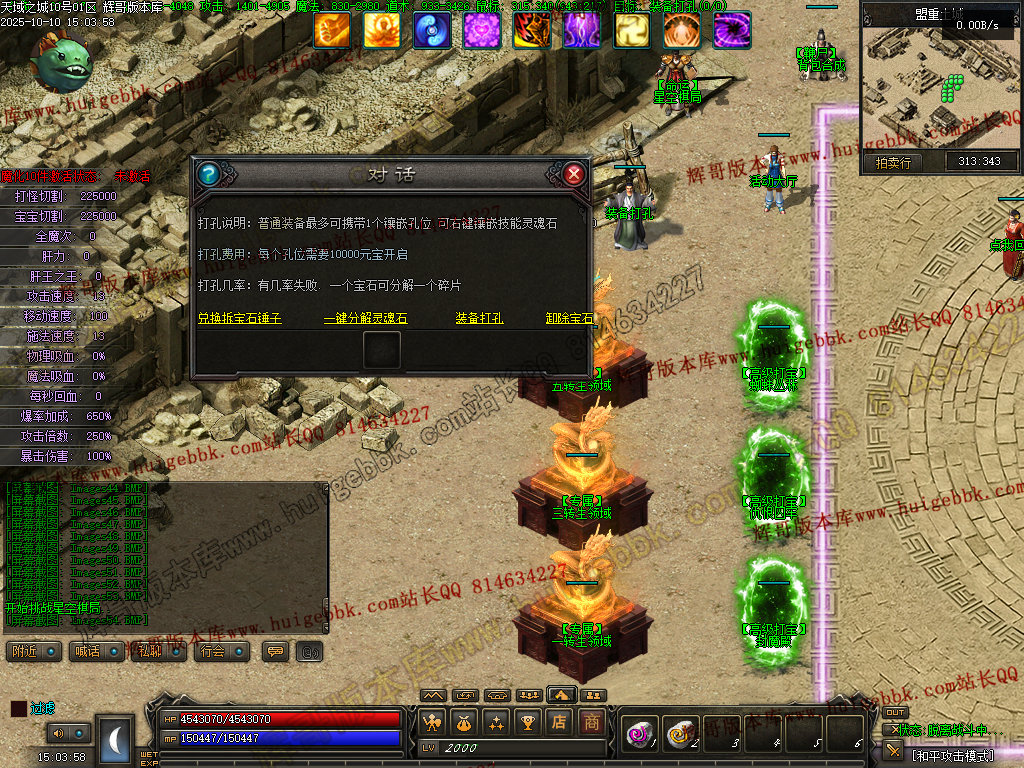The image size is (1024, 768).
Task: Toggle the 行会 guild chat channel
Action: 221,651
